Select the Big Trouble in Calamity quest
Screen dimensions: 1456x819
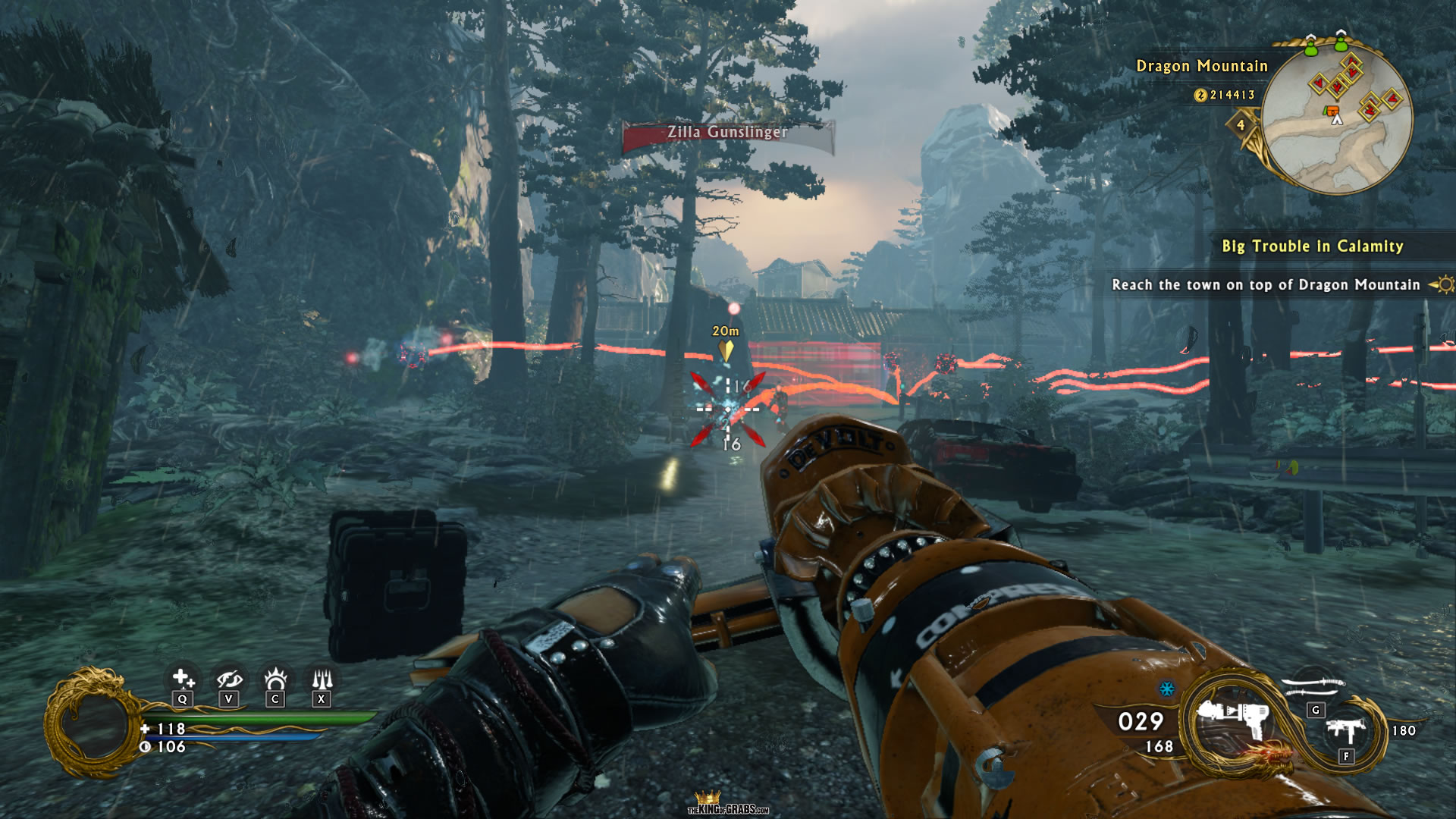(1312, 246)
